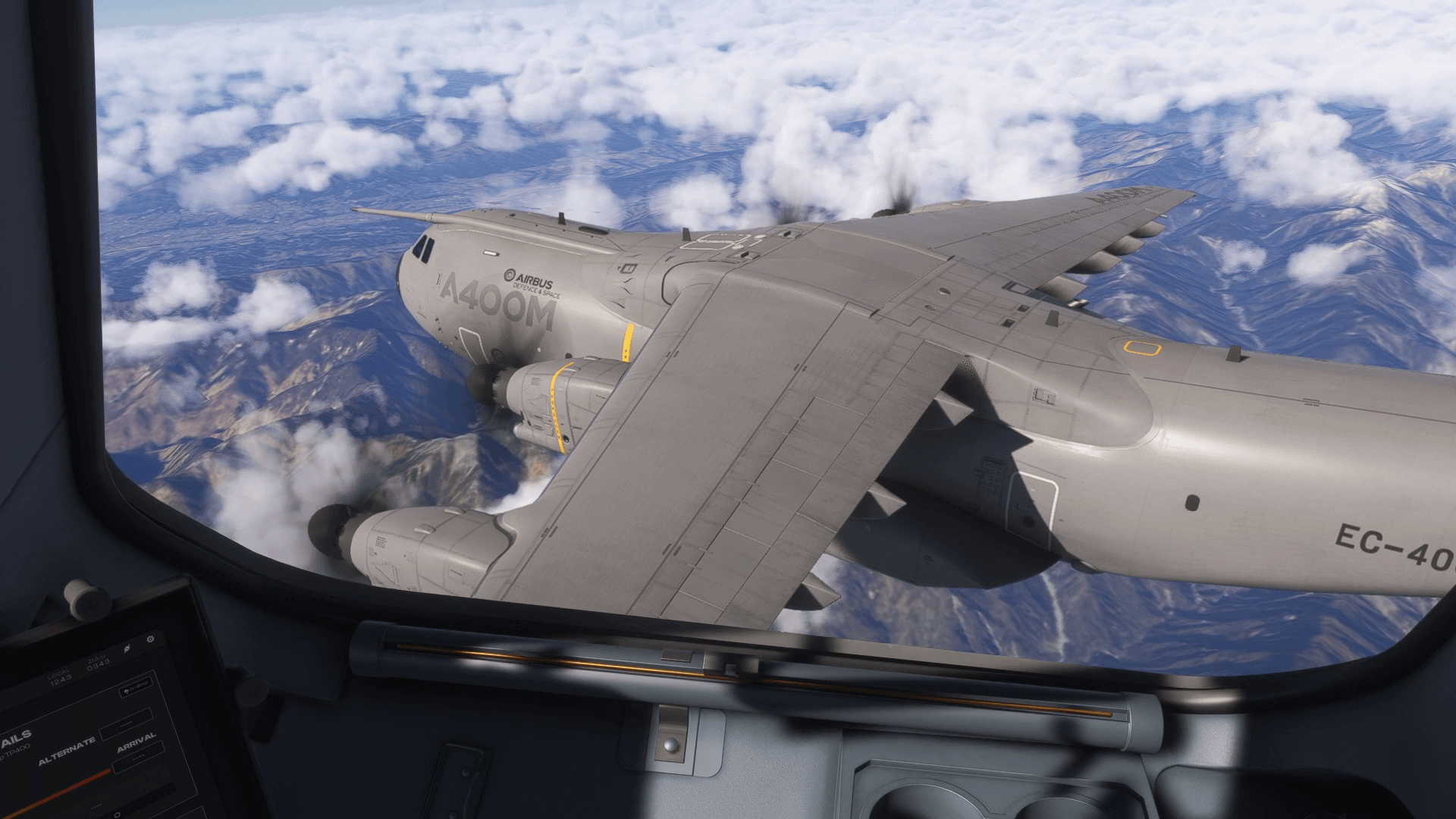Screen dimensions: 1456x819
Task: Open the EFB settings gear icon
Action: [150, 639]
